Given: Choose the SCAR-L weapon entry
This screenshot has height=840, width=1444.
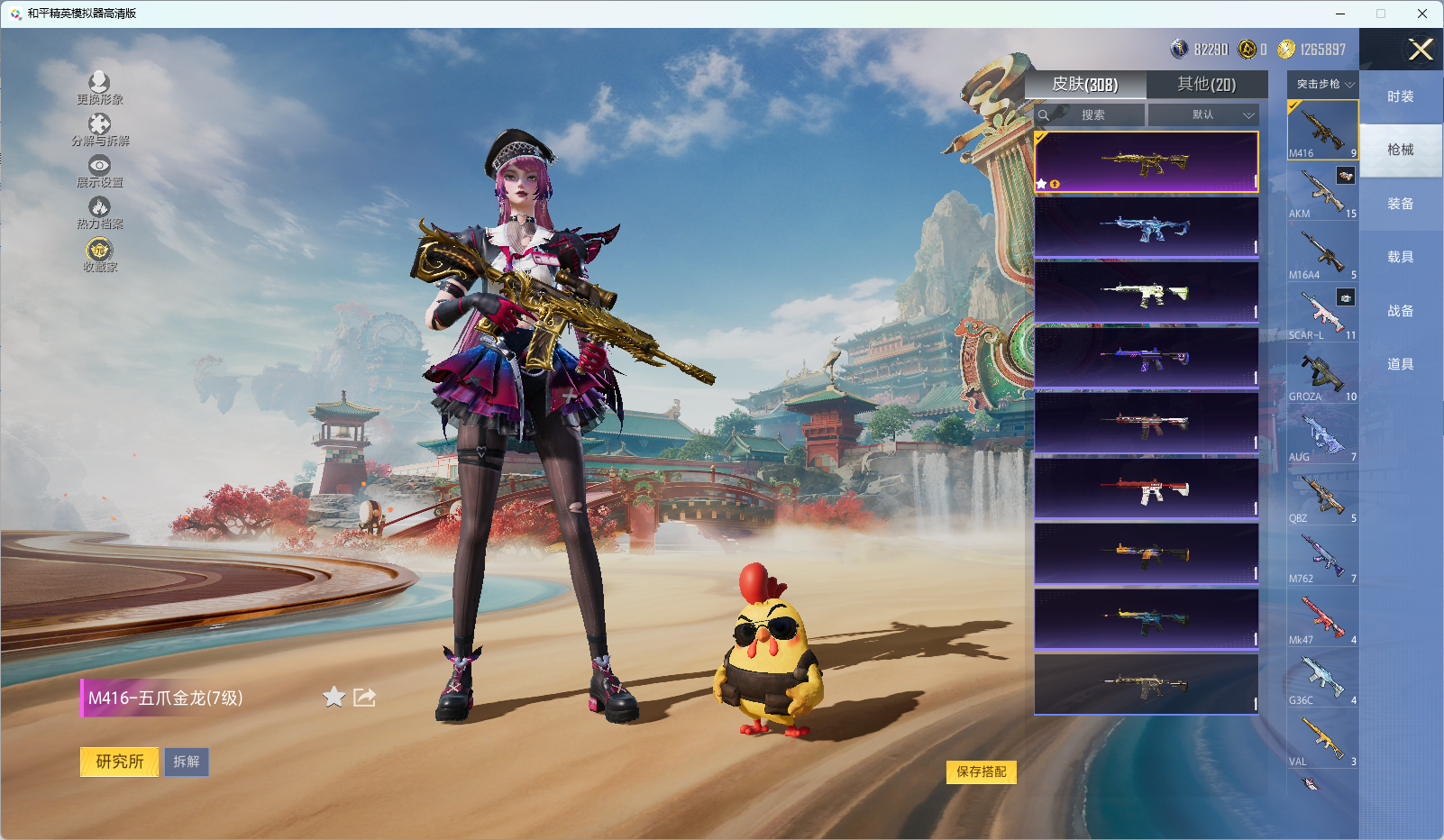Looking at the screenshot, I should (x=1322, y=314).
